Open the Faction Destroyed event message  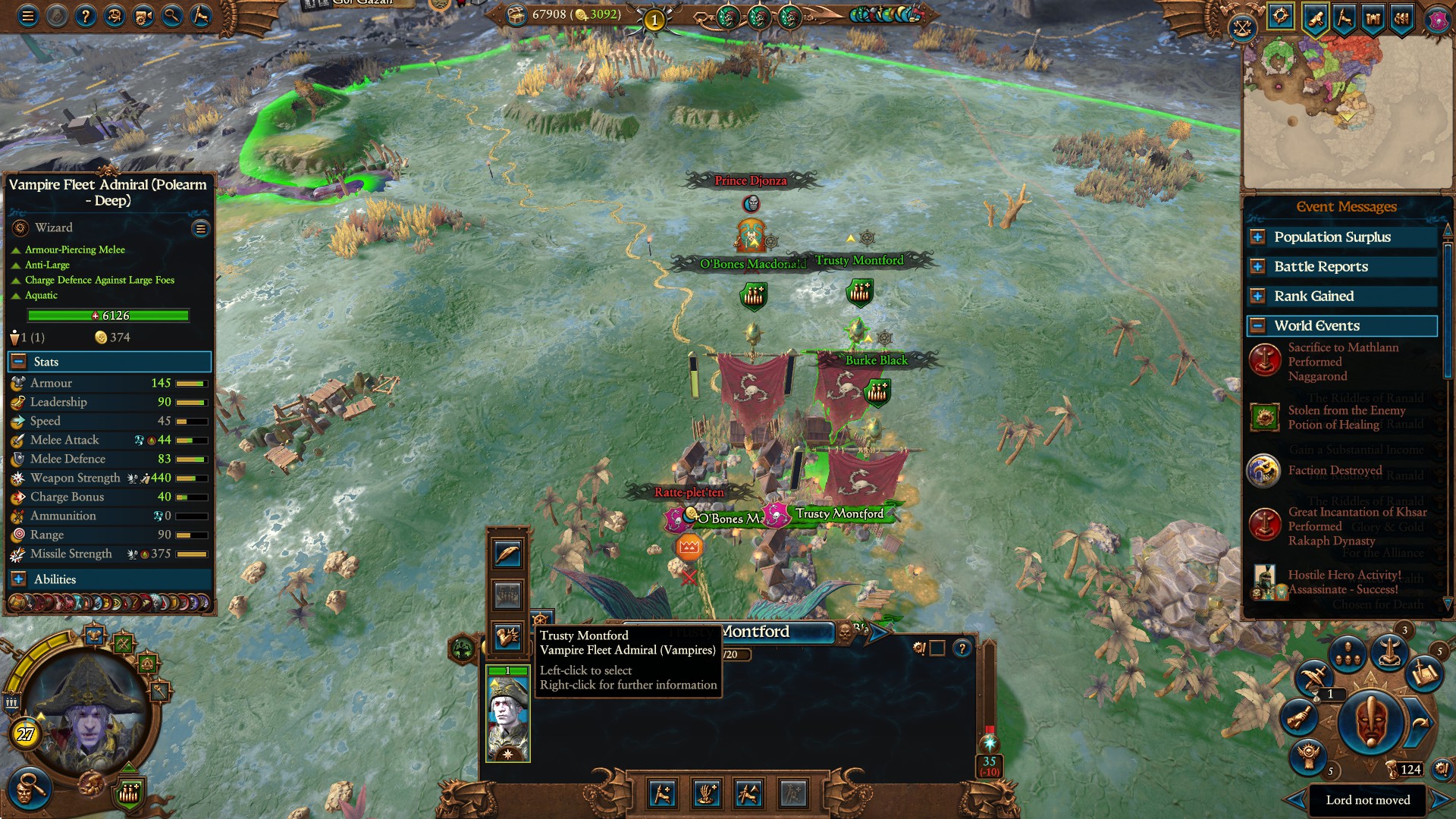click(x=1335, y=470)
